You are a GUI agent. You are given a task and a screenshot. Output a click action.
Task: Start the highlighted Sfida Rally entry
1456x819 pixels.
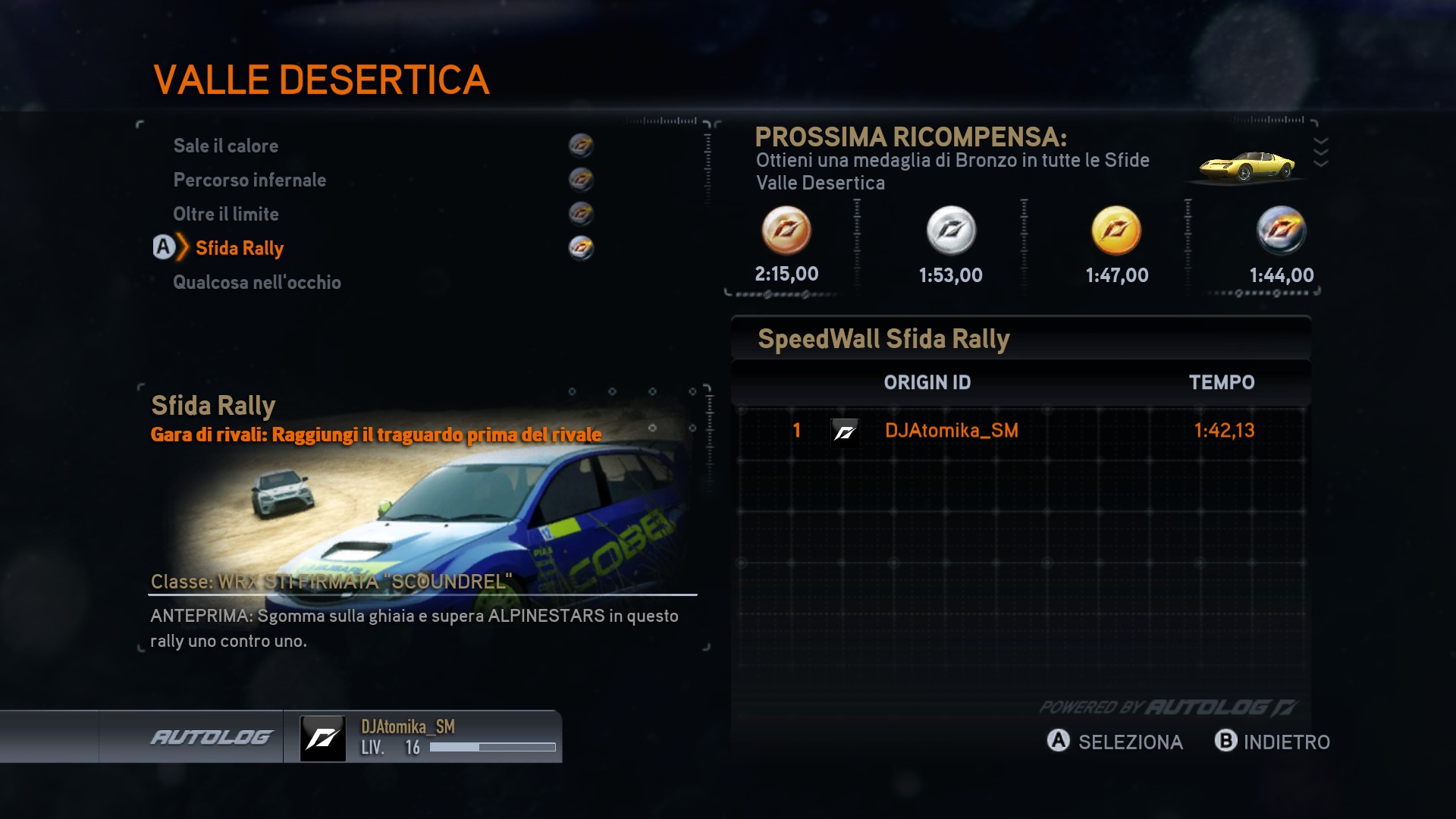[240, 248]
